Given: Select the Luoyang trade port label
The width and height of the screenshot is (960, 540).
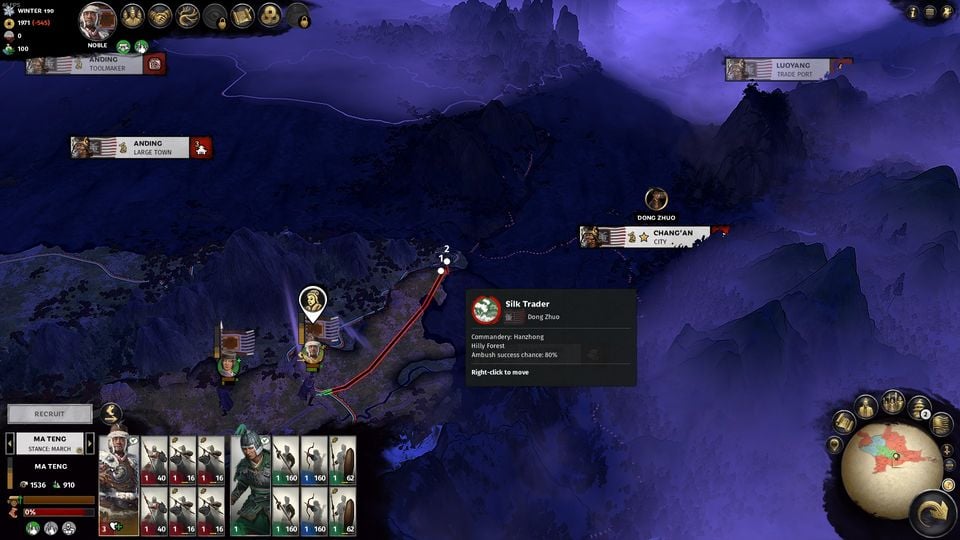Looking at the screenshot, I should click(x=789, y=69).
